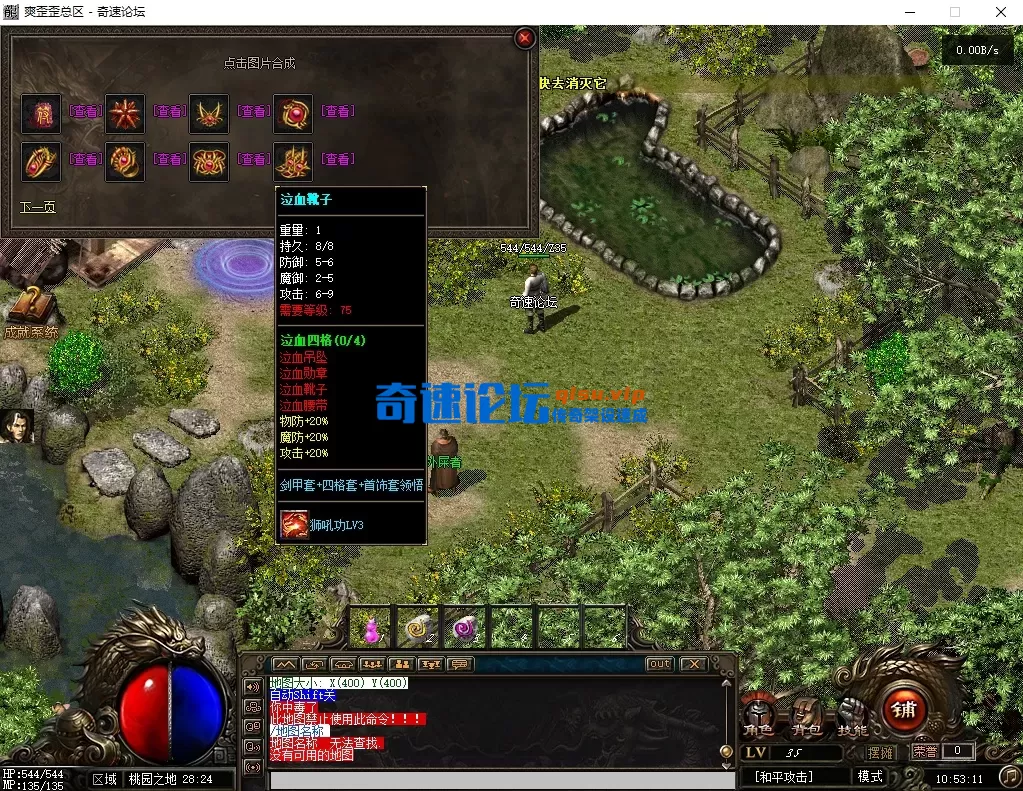Image resolution: width=1023 pixels, height=791 pixels.
Task: Toggle the 模式 attack mode button
Action: 870,777
